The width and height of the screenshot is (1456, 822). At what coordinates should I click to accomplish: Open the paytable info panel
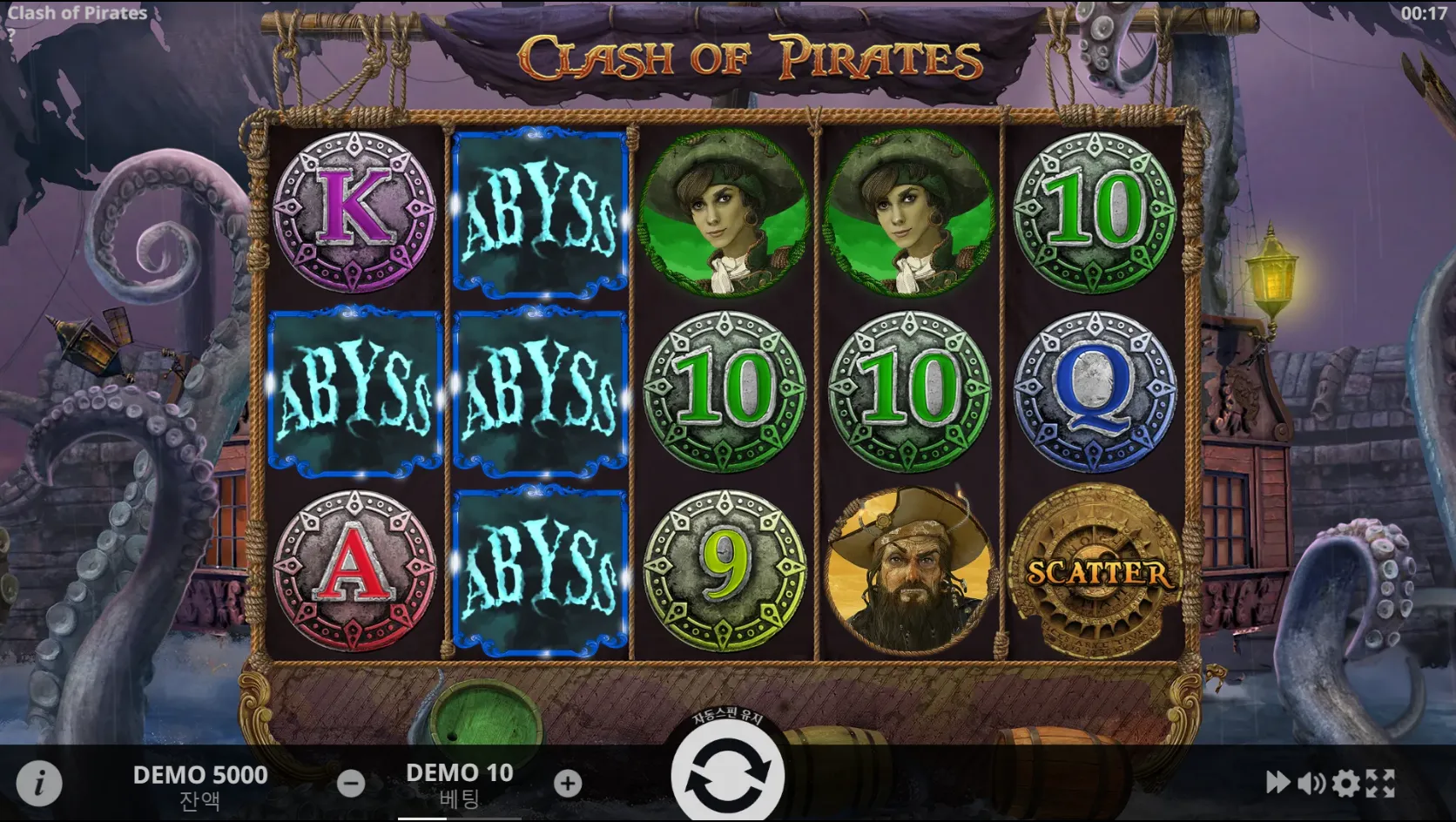click(40, 783)
